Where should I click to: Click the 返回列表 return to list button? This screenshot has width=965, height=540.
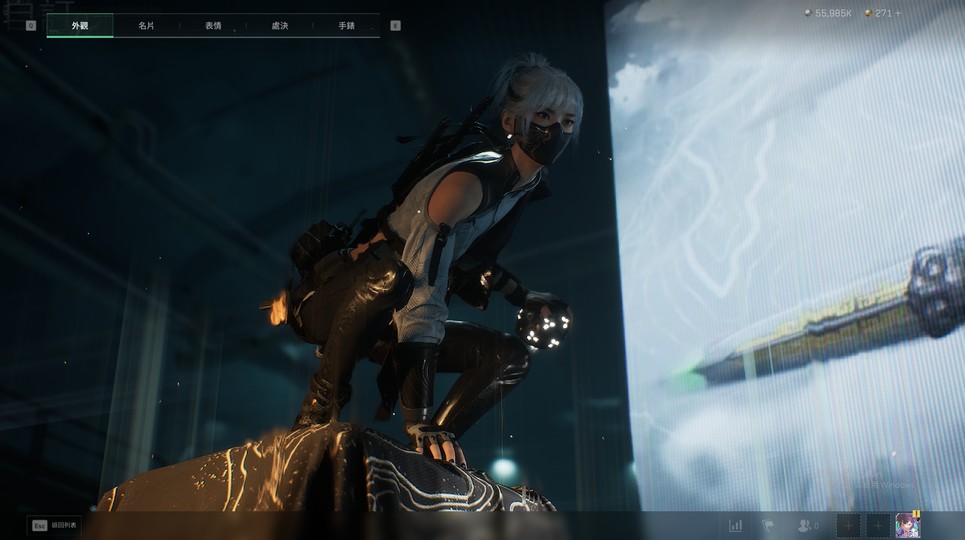click(x=55, y=525)
